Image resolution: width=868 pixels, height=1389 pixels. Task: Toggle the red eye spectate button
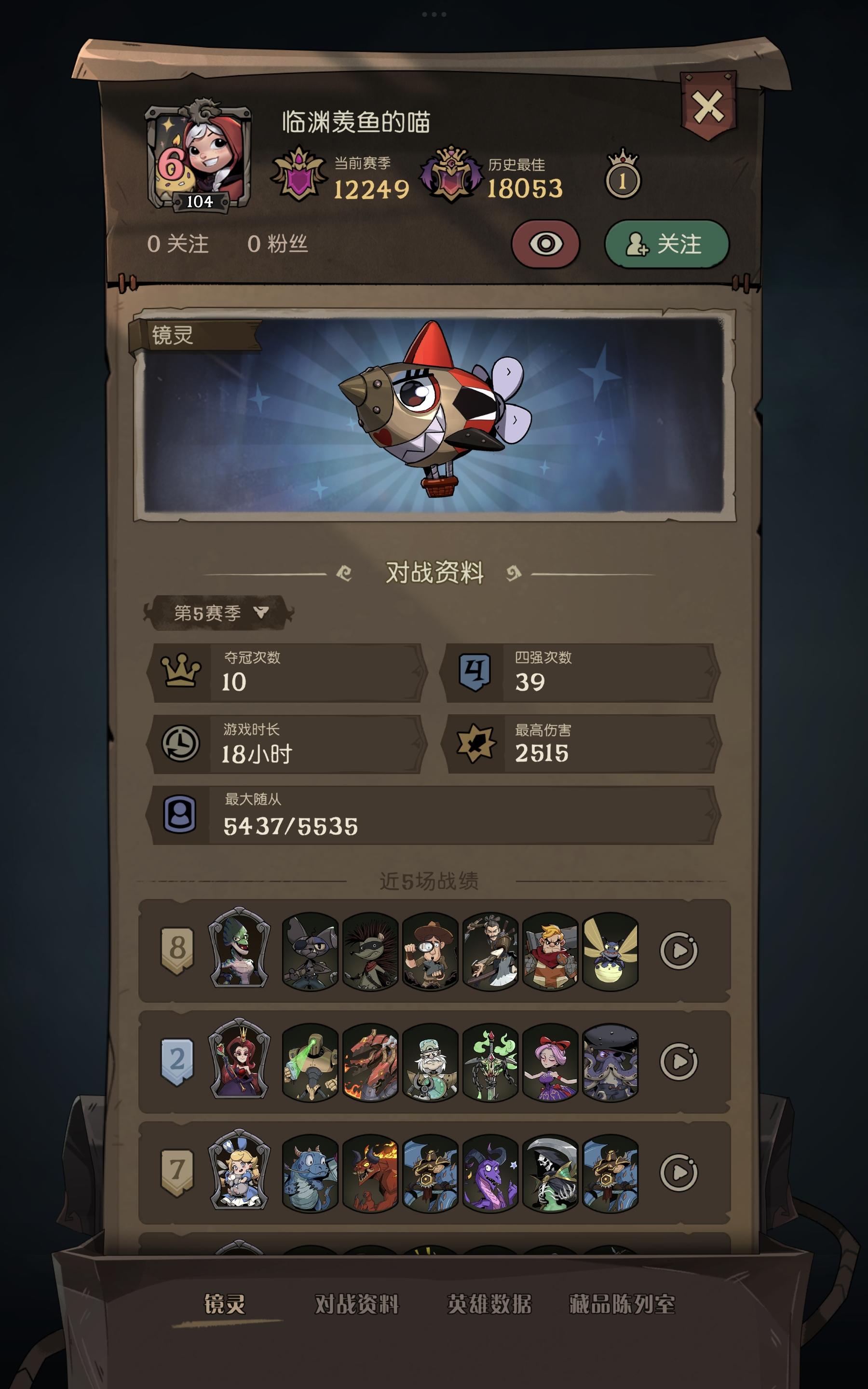(547, 245)
